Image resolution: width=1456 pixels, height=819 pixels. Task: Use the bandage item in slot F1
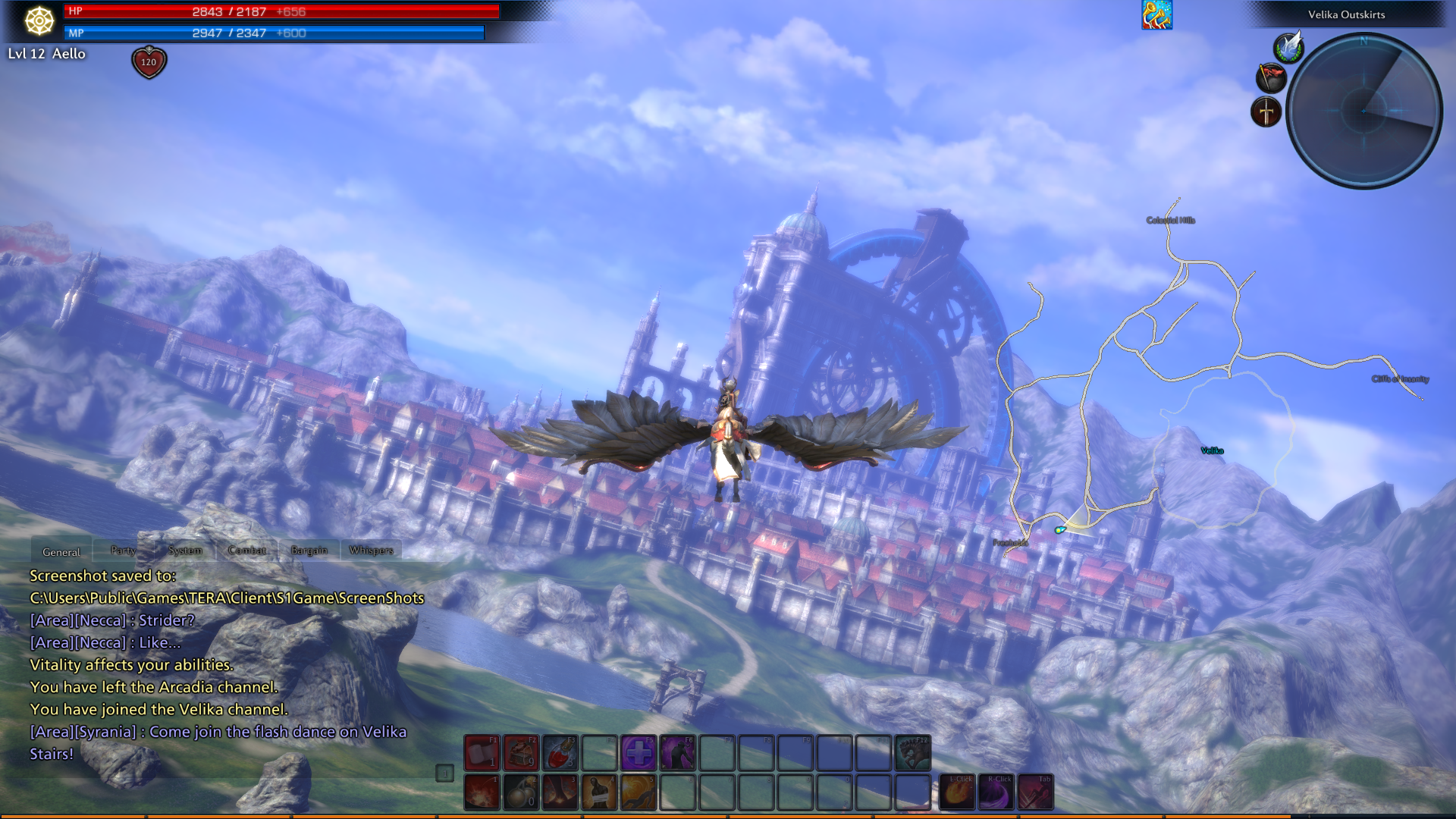click(x=482, y=753)
